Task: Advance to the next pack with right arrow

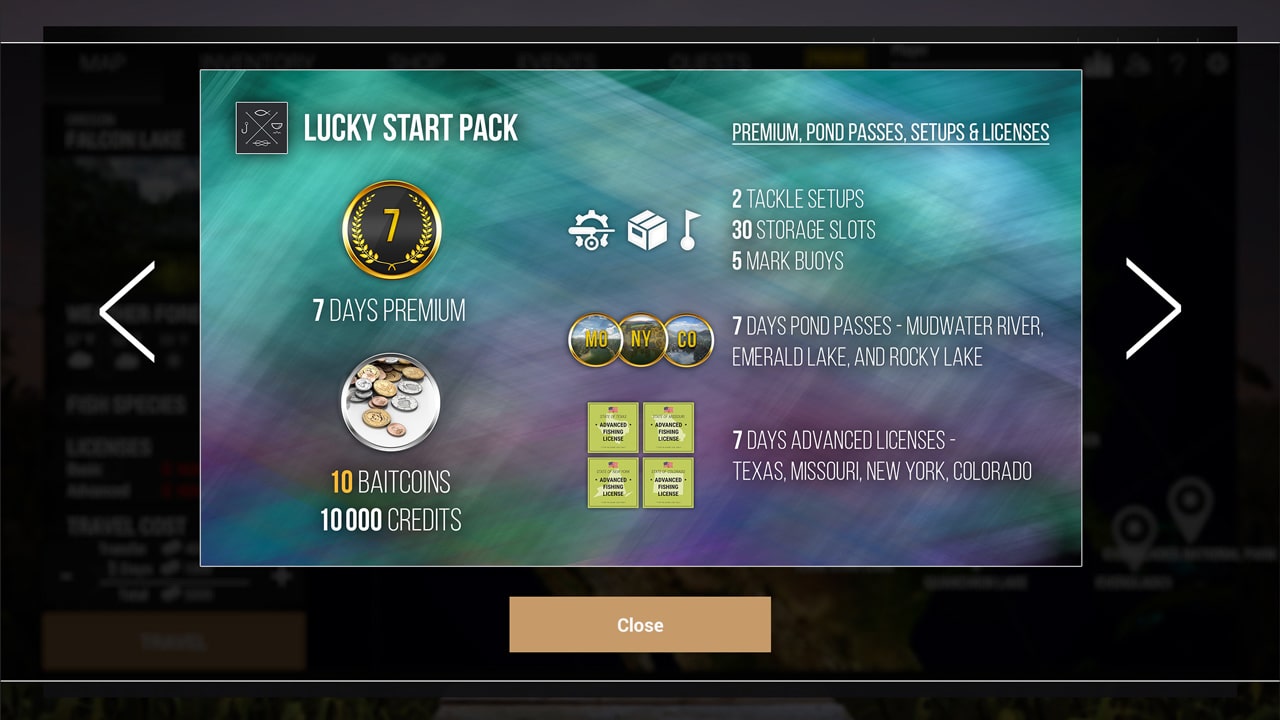Action: coord(1154,308)
